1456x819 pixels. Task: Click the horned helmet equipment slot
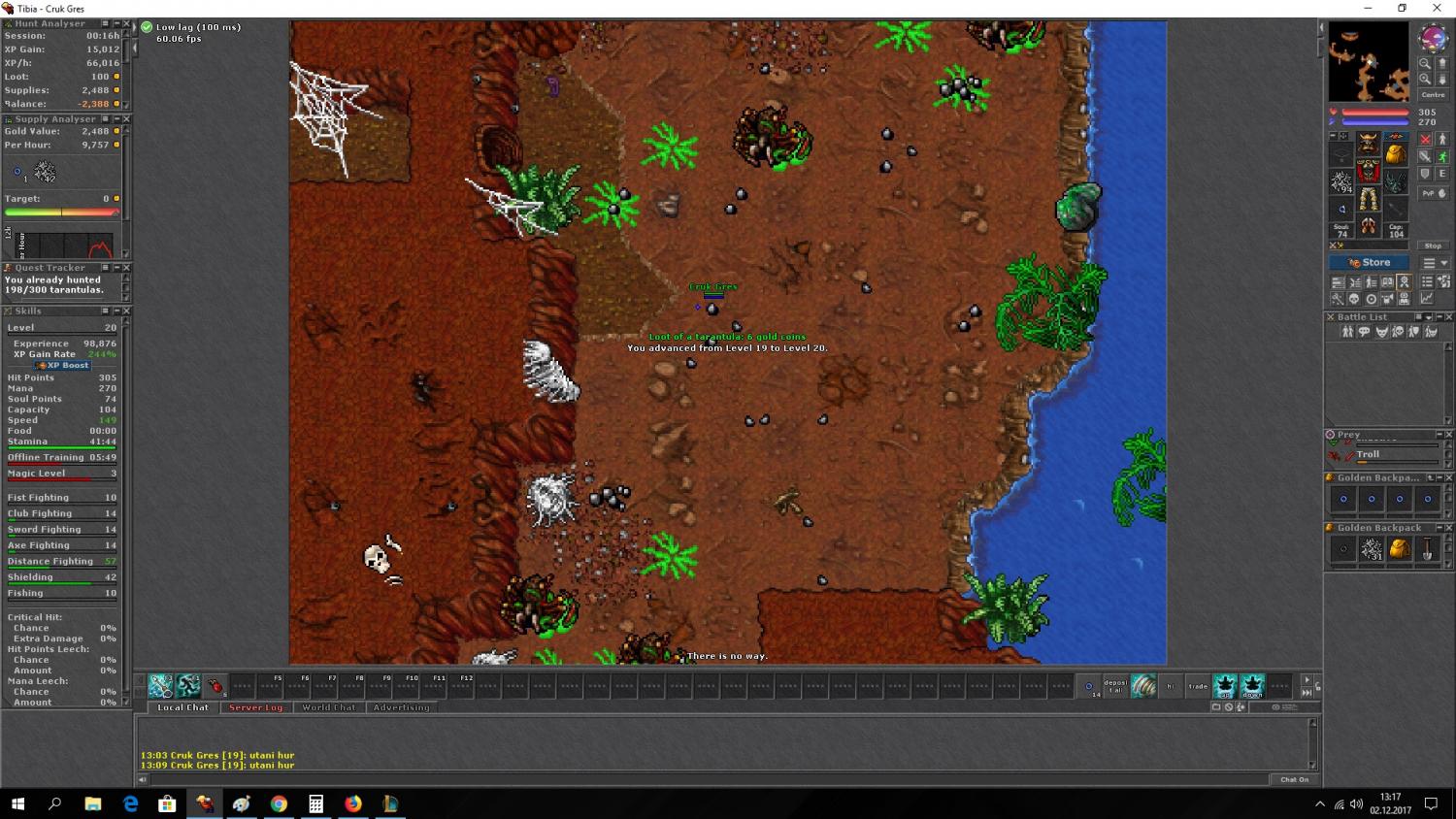click(x=1369, y=143)
